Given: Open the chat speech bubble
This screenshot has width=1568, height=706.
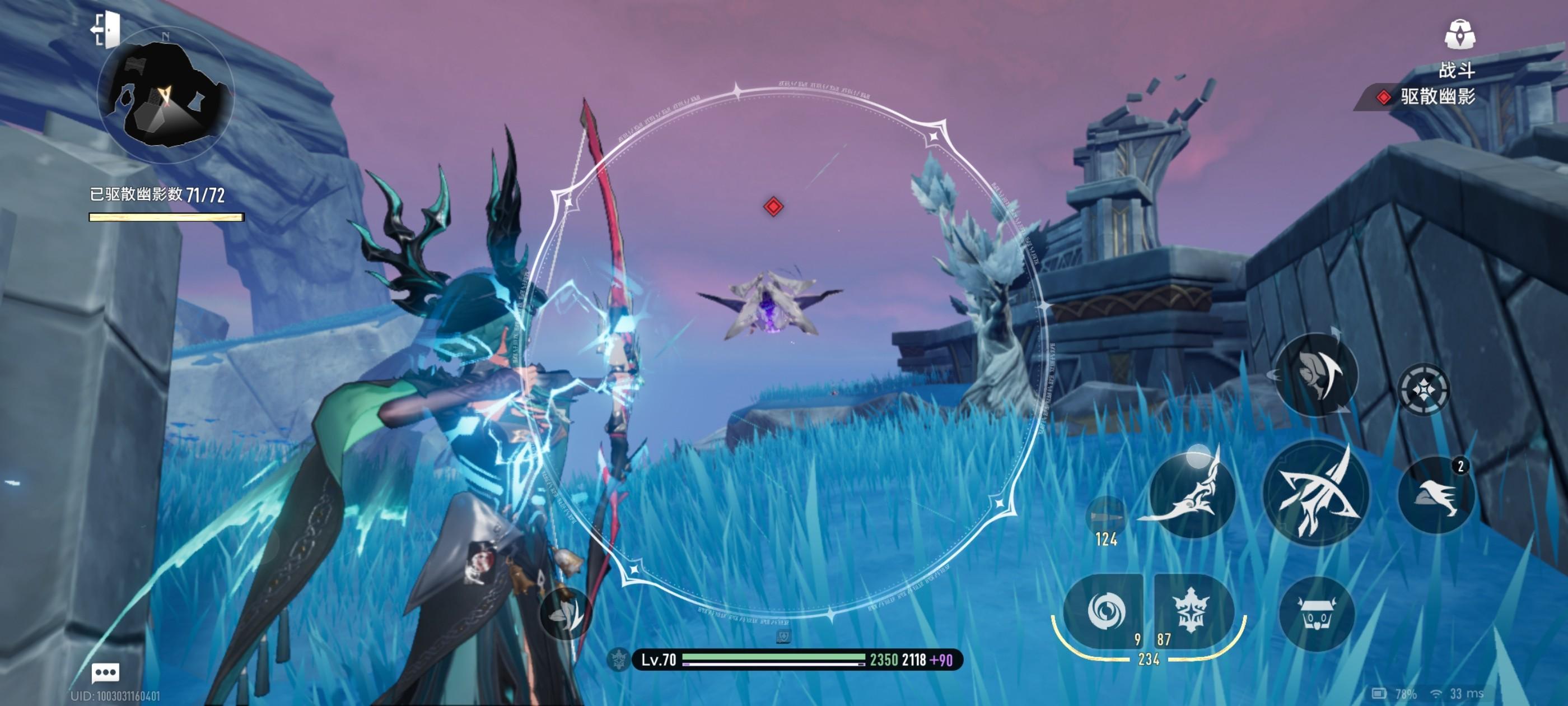Looking at the screenshot, I should (105, 672).
